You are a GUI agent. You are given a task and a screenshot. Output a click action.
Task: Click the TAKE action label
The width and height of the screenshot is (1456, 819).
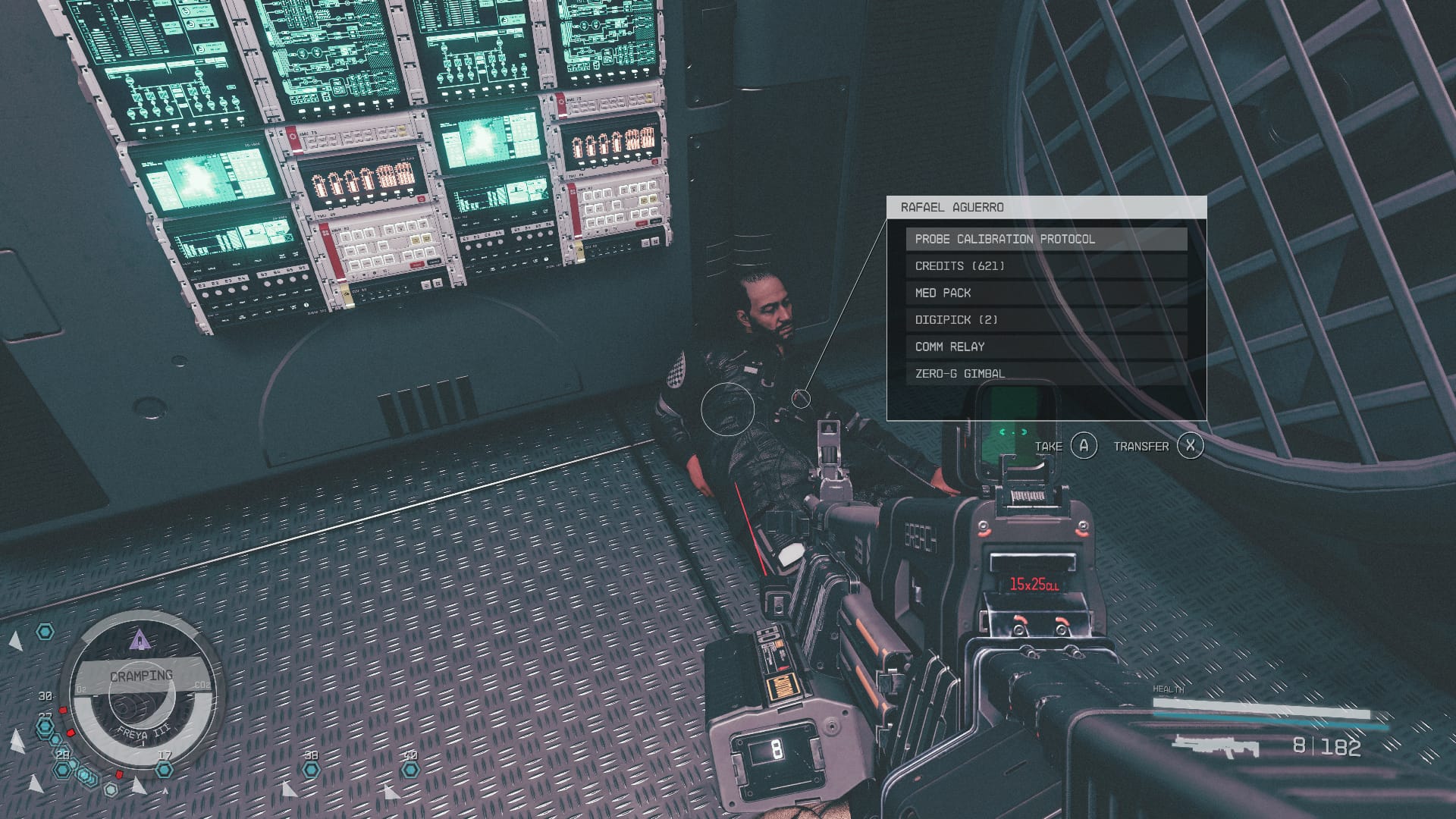click(x=1048, y=447)
